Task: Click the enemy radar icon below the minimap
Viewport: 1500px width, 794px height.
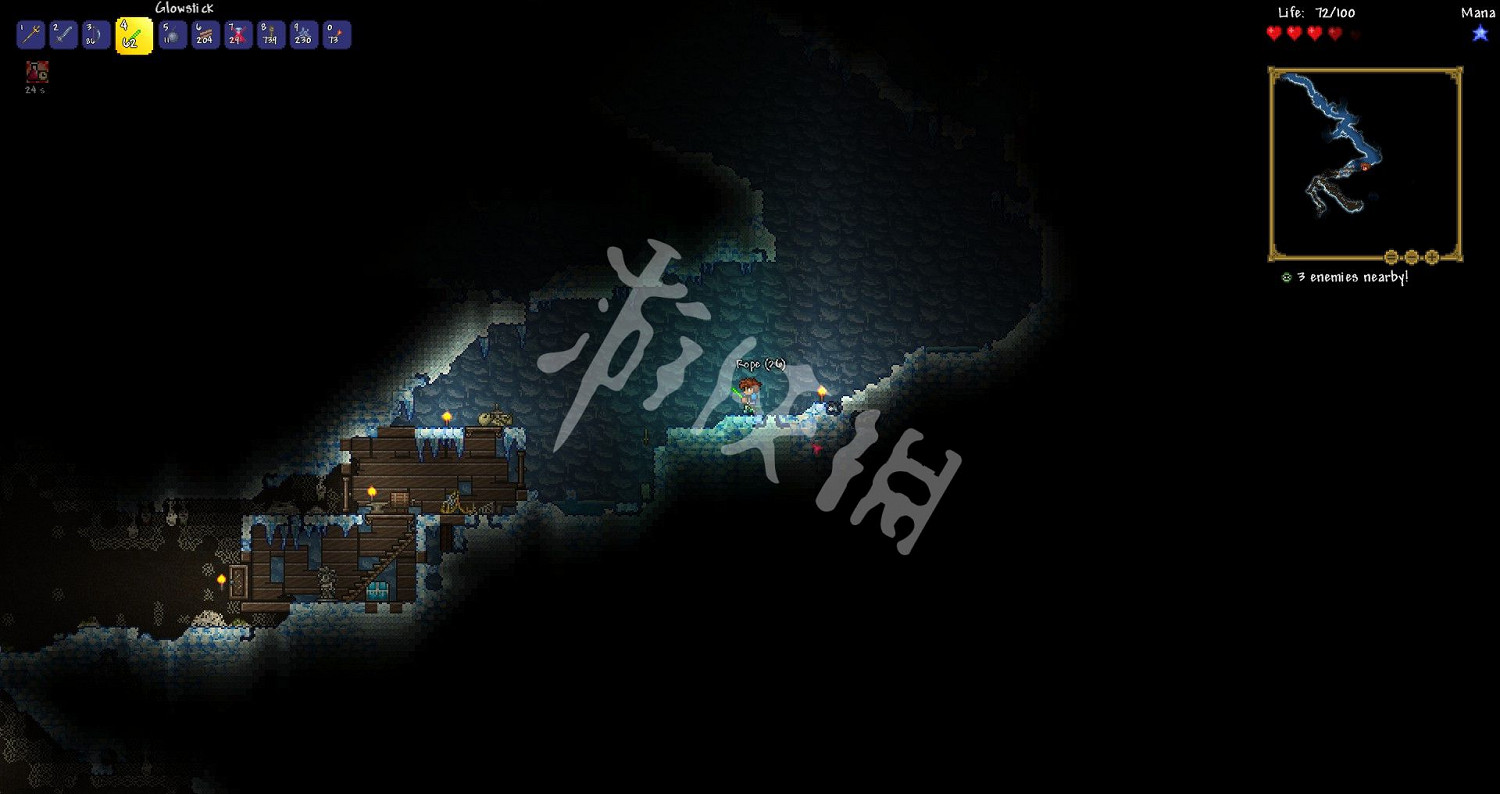Action: tap(1287, 277)
